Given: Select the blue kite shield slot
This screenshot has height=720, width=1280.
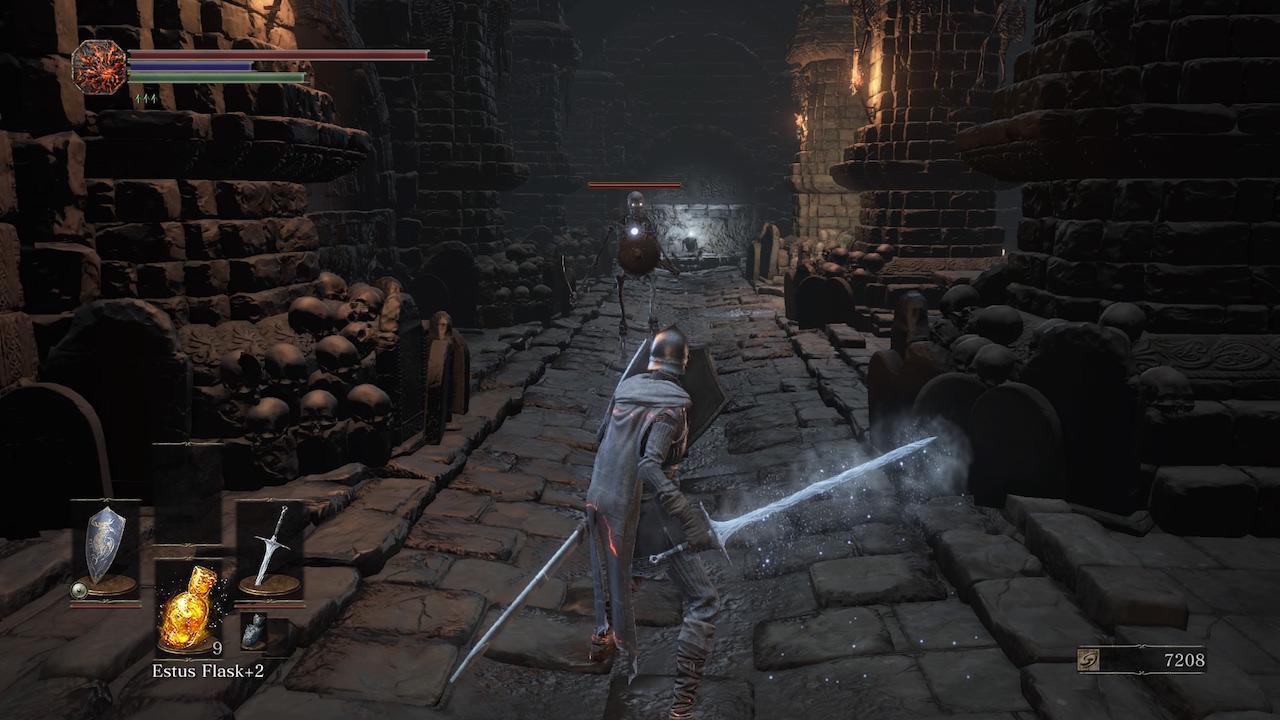Looking at the screenshot, I should coord(106,549).
